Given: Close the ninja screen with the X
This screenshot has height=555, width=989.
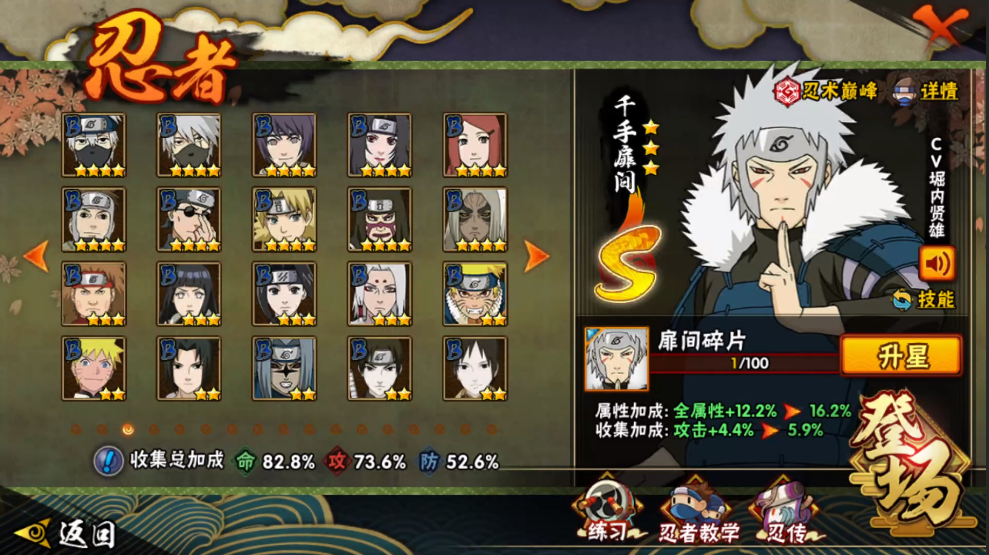Looking at the screenshot, I should pos(943,27).
